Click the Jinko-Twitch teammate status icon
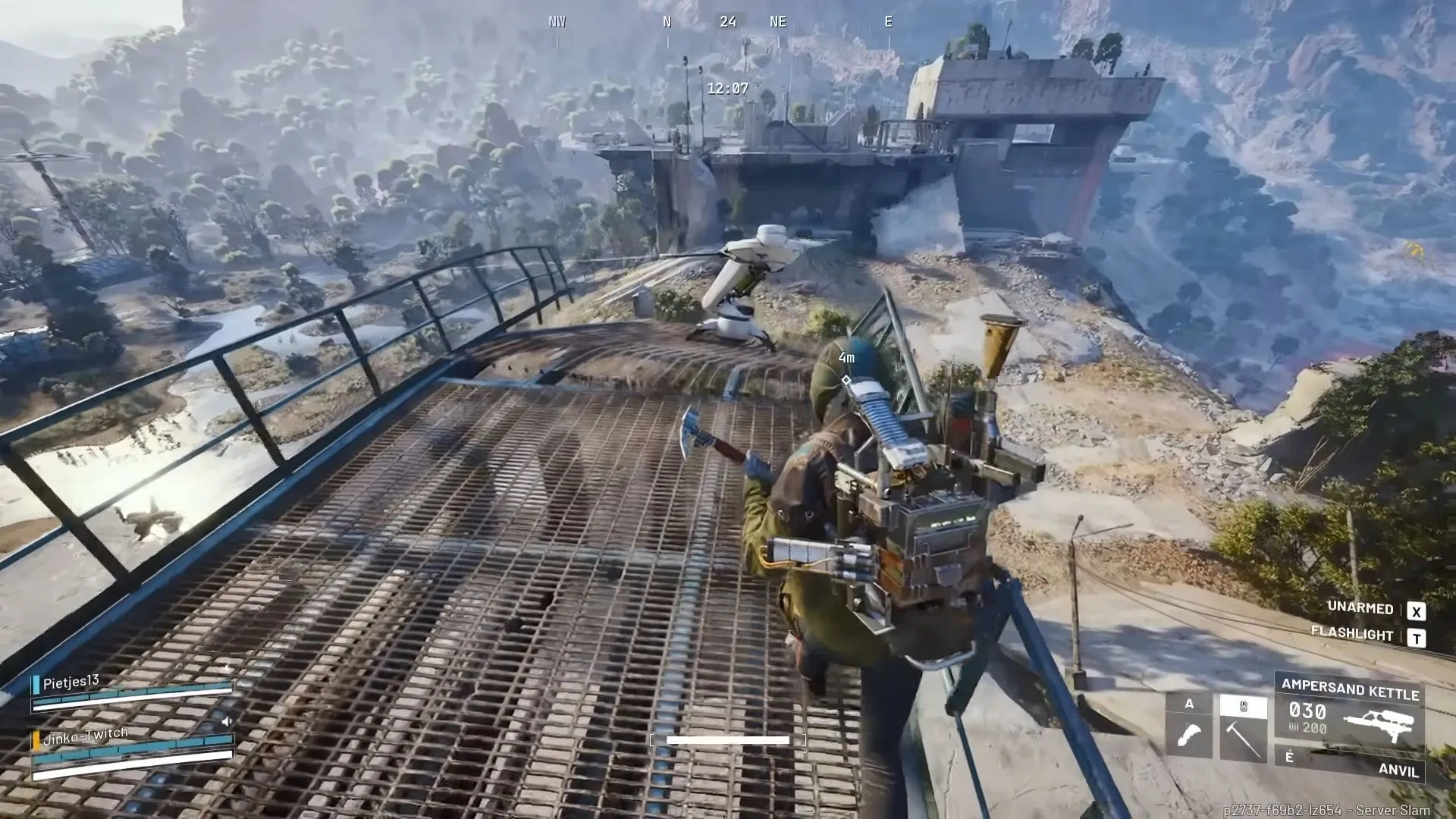The height and width of the screenshot is (819, 1456). point(36,739)
